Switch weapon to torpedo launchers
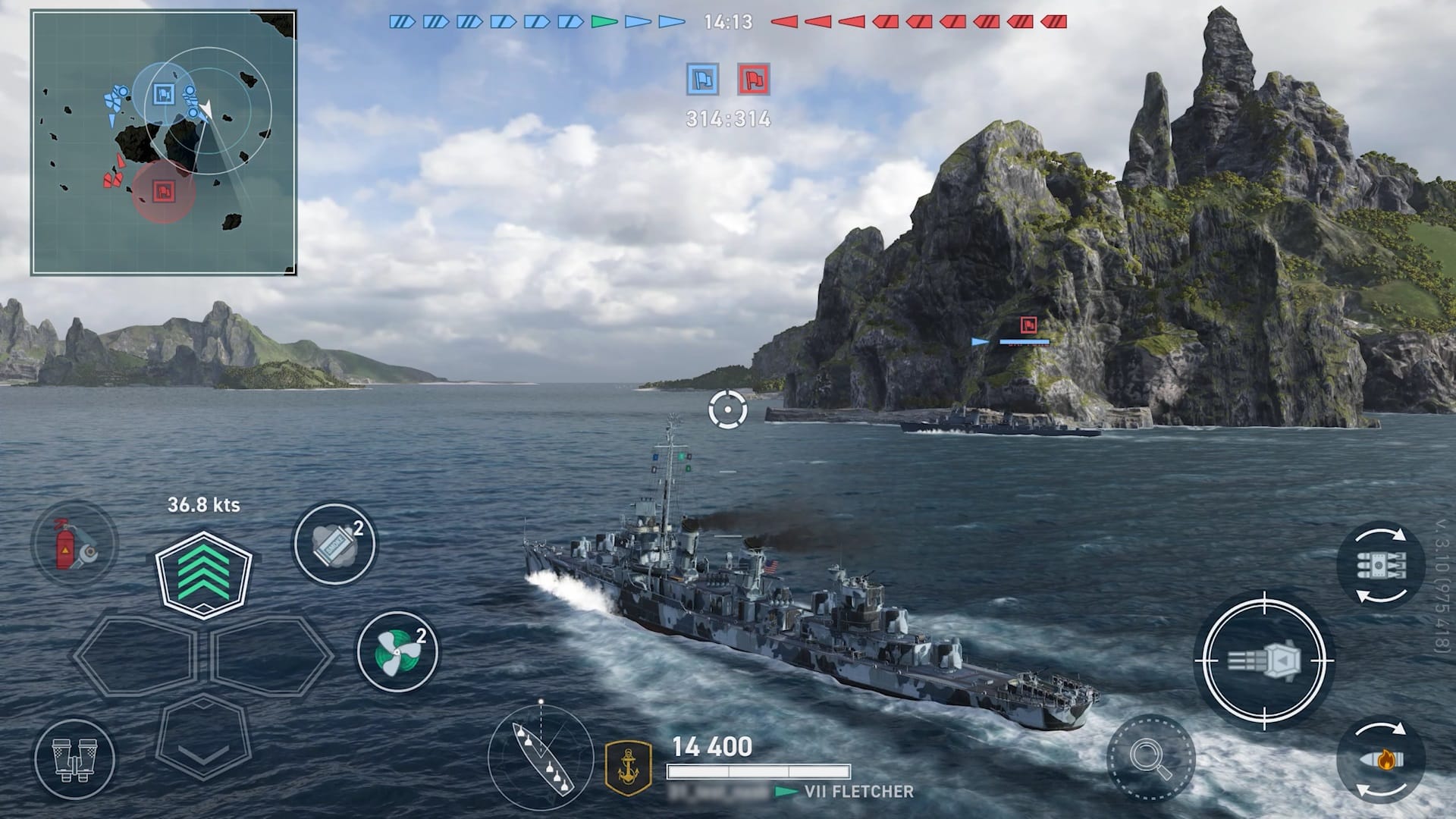 click(x=1380, y=565)
